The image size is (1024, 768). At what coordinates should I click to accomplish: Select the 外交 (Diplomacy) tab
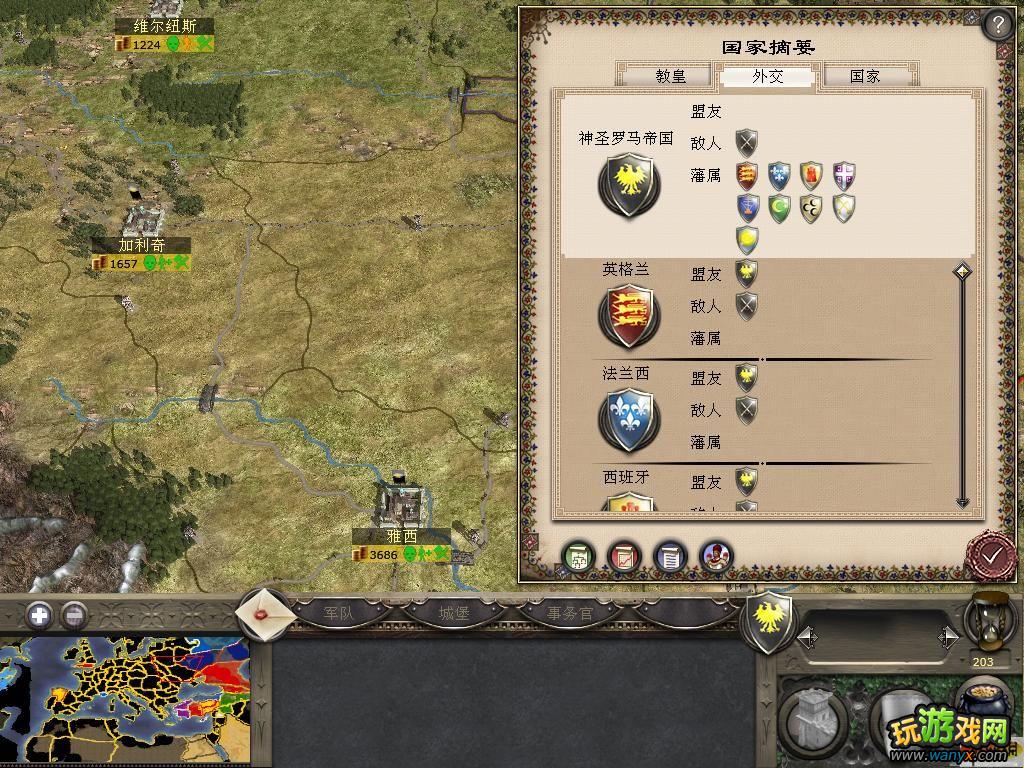pyautogui.click(x=767, y=76)
